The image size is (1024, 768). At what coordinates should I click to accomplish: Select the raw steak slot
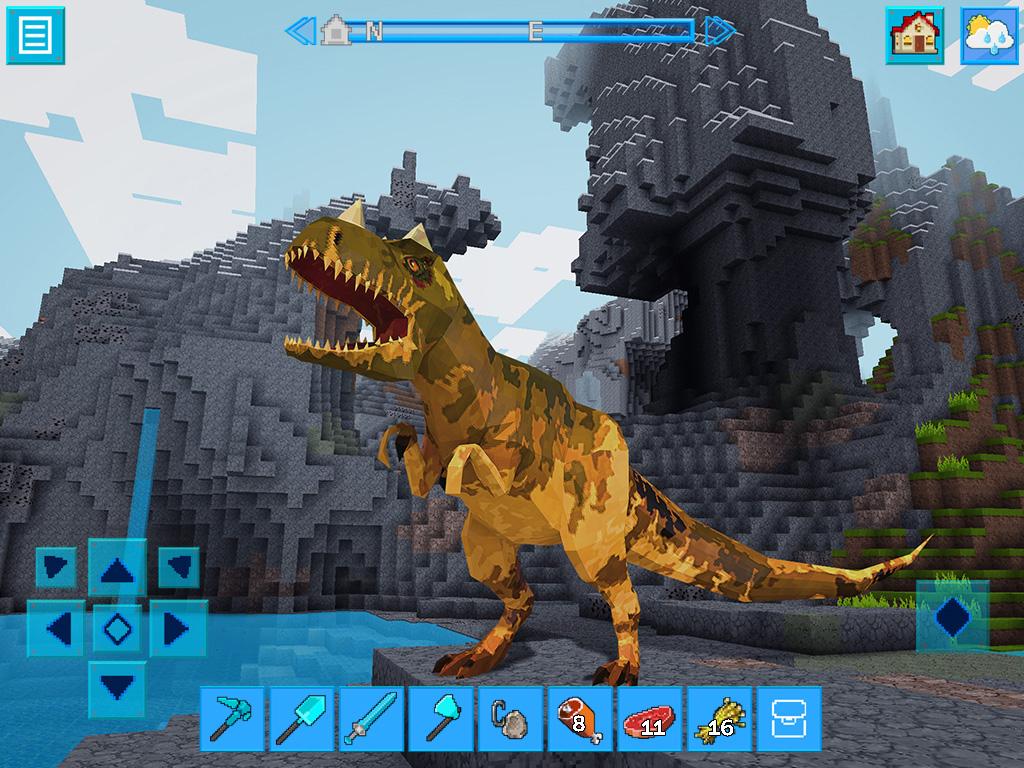649,719
